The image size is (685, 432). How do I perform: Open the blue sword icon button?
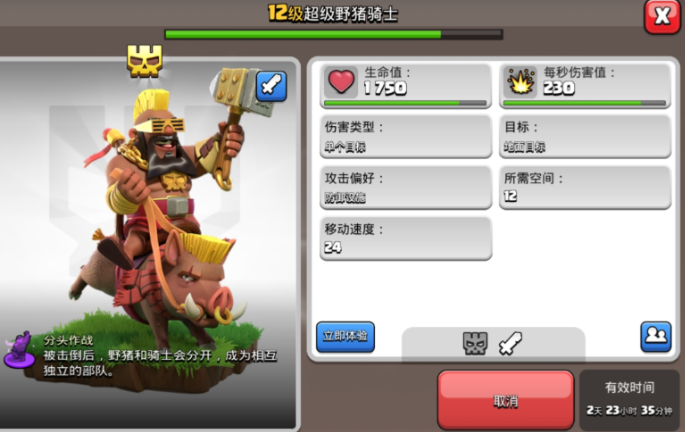(271, 86)
